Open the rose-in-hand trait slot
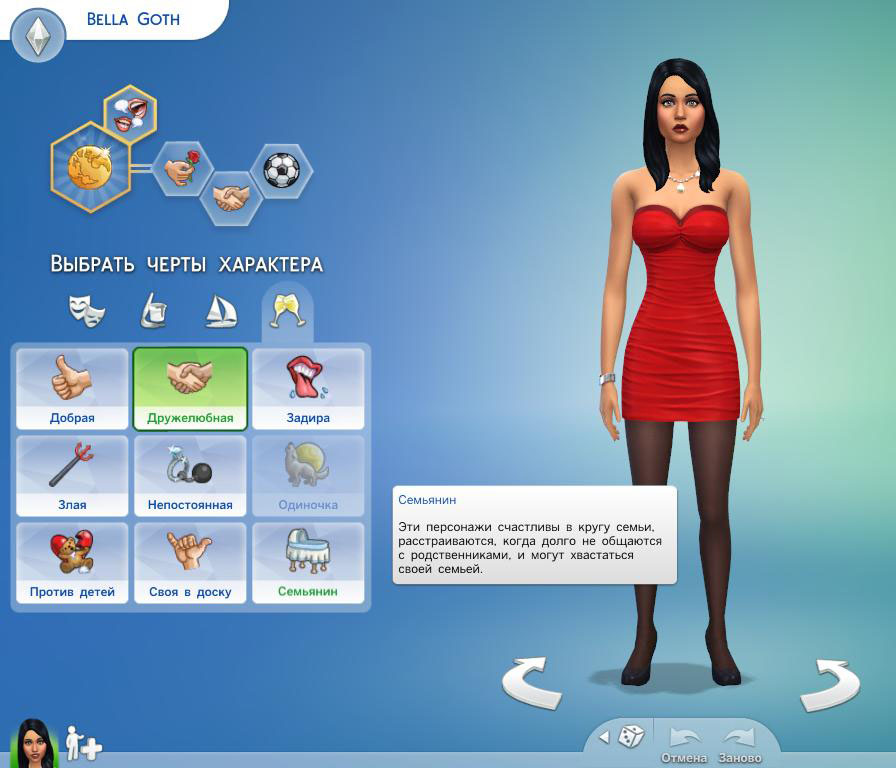 tap(182, 169)
